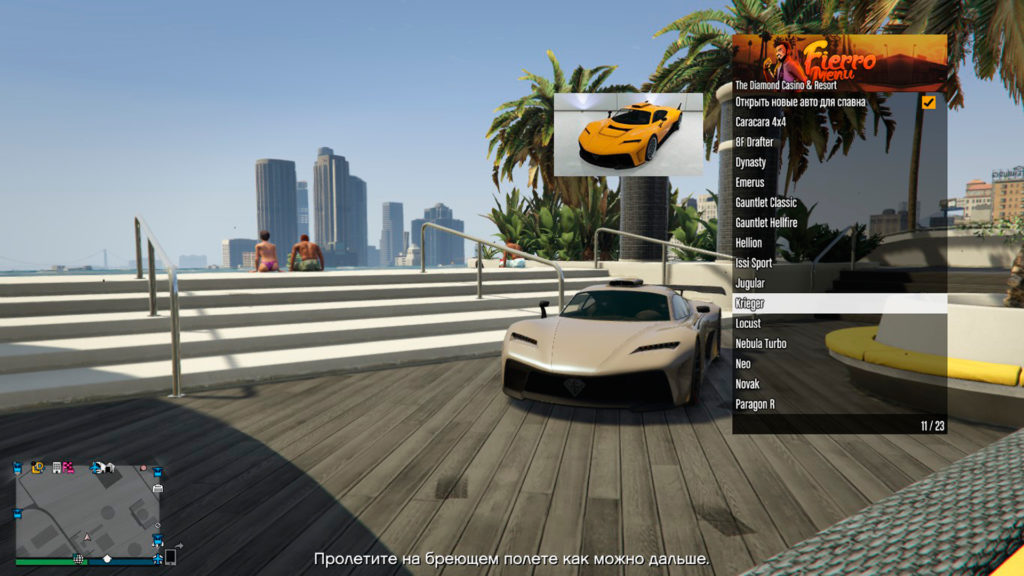This screenshot has width=1024, height=576.
Task: Click the orange car preview thumbnail
Action: pyautogui.click(x=628, y=134)
